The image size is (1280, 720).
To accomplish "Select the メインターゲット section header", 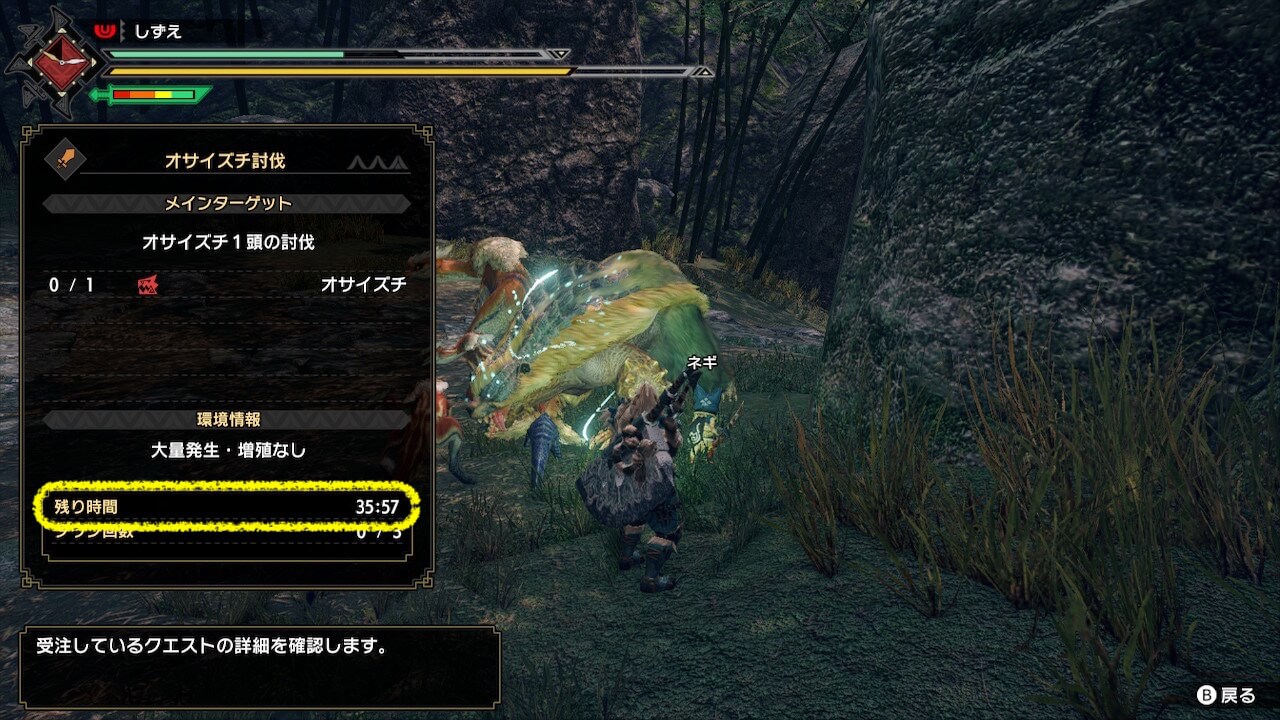I will pos(227,204).
